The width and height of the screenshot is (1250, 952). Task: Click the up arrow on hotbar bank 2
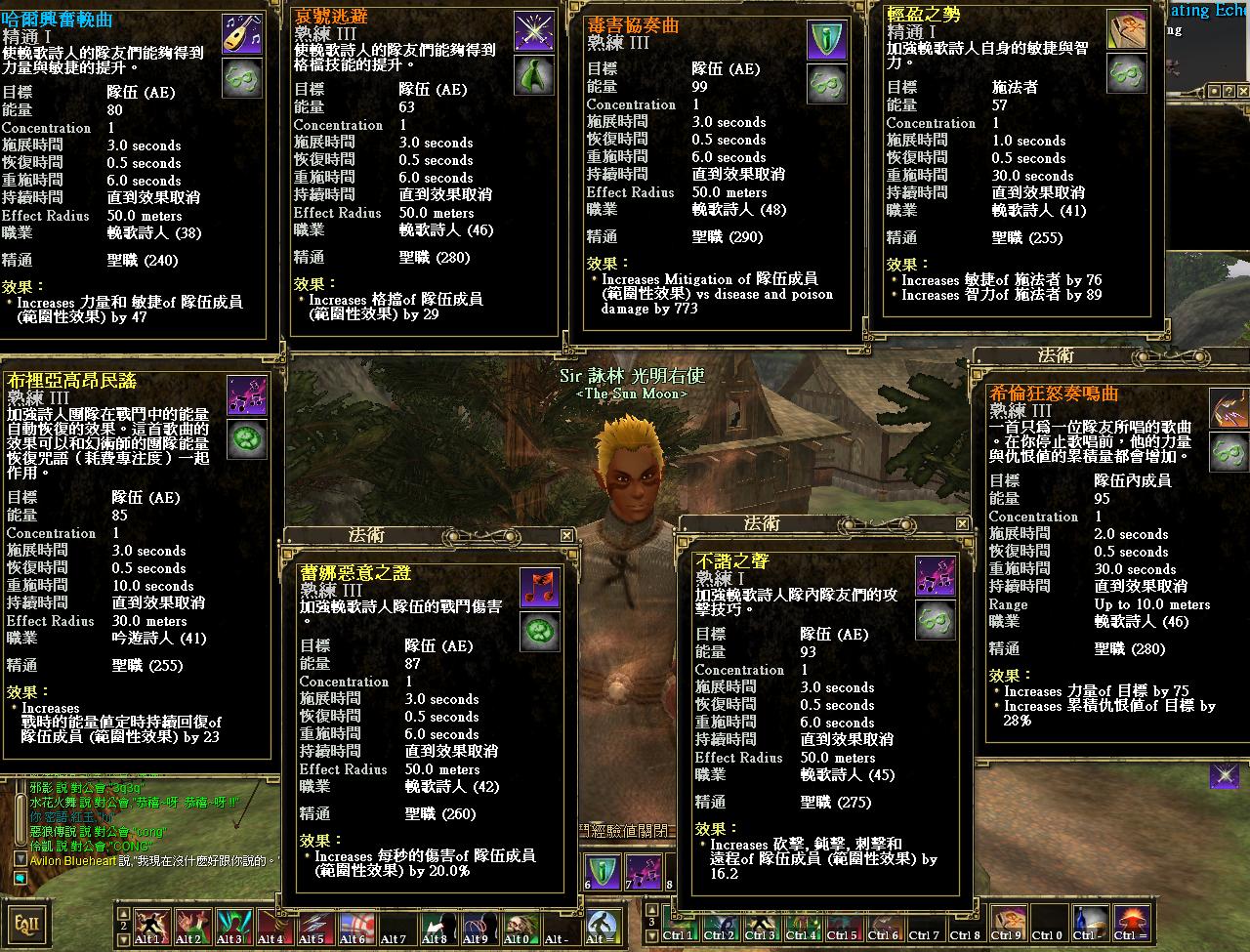pos(123,915)
